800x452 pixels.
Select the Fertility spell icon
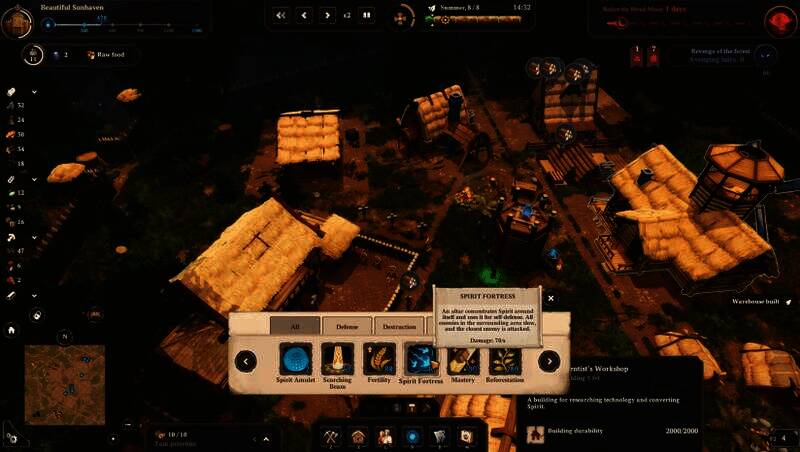click(x=379, y=360)
